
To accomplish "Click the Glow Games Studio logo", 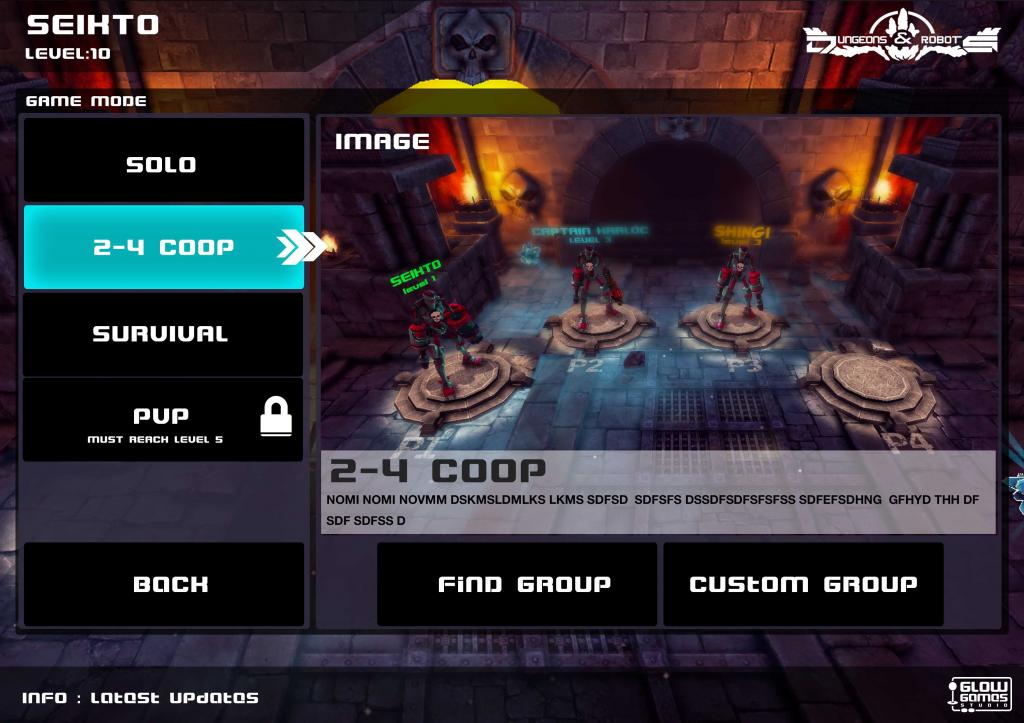I will (x=979, y=693).
